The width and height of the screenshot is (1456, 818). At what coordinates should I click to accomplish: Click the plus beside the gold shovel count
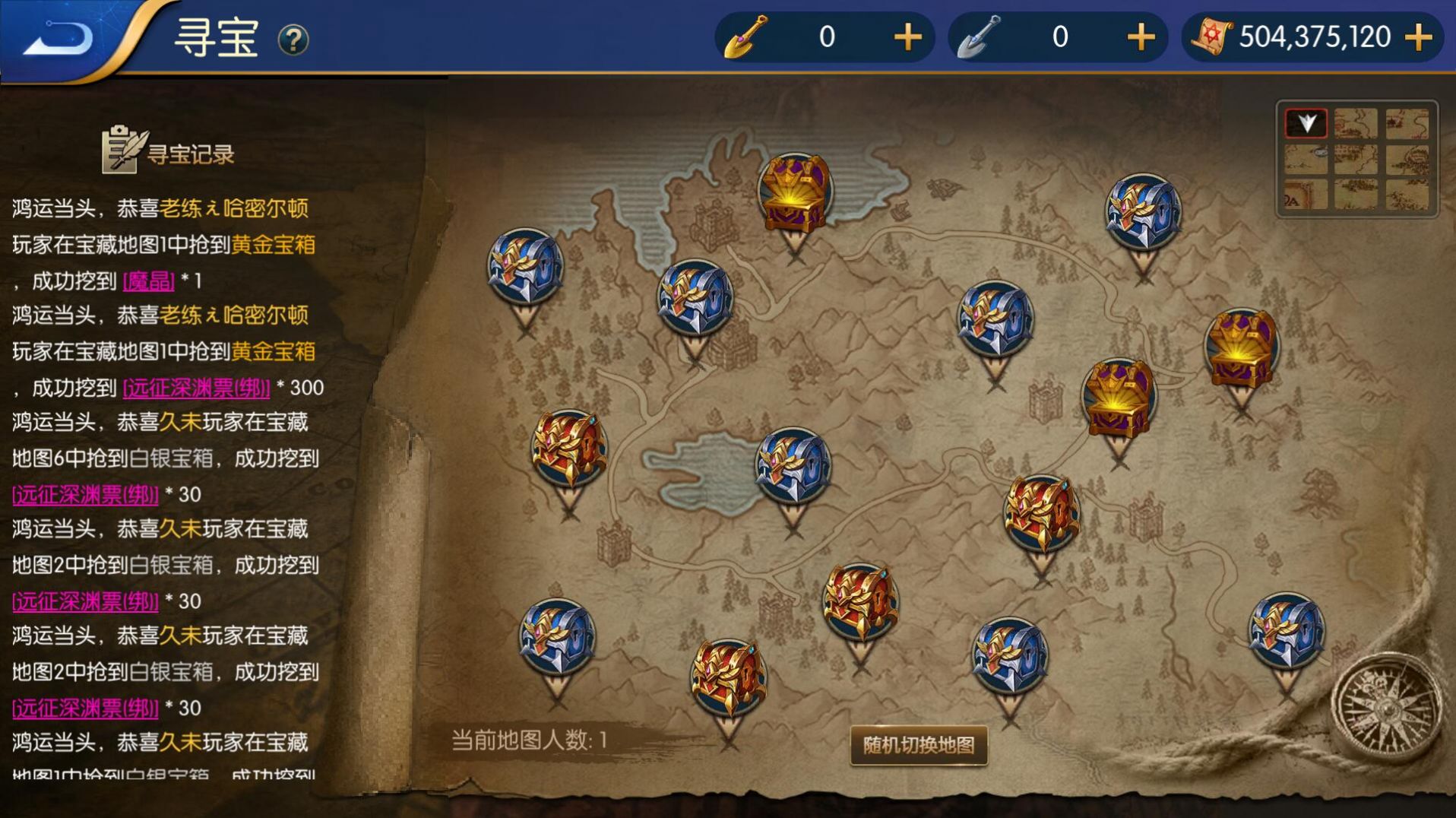coord(907,36)
